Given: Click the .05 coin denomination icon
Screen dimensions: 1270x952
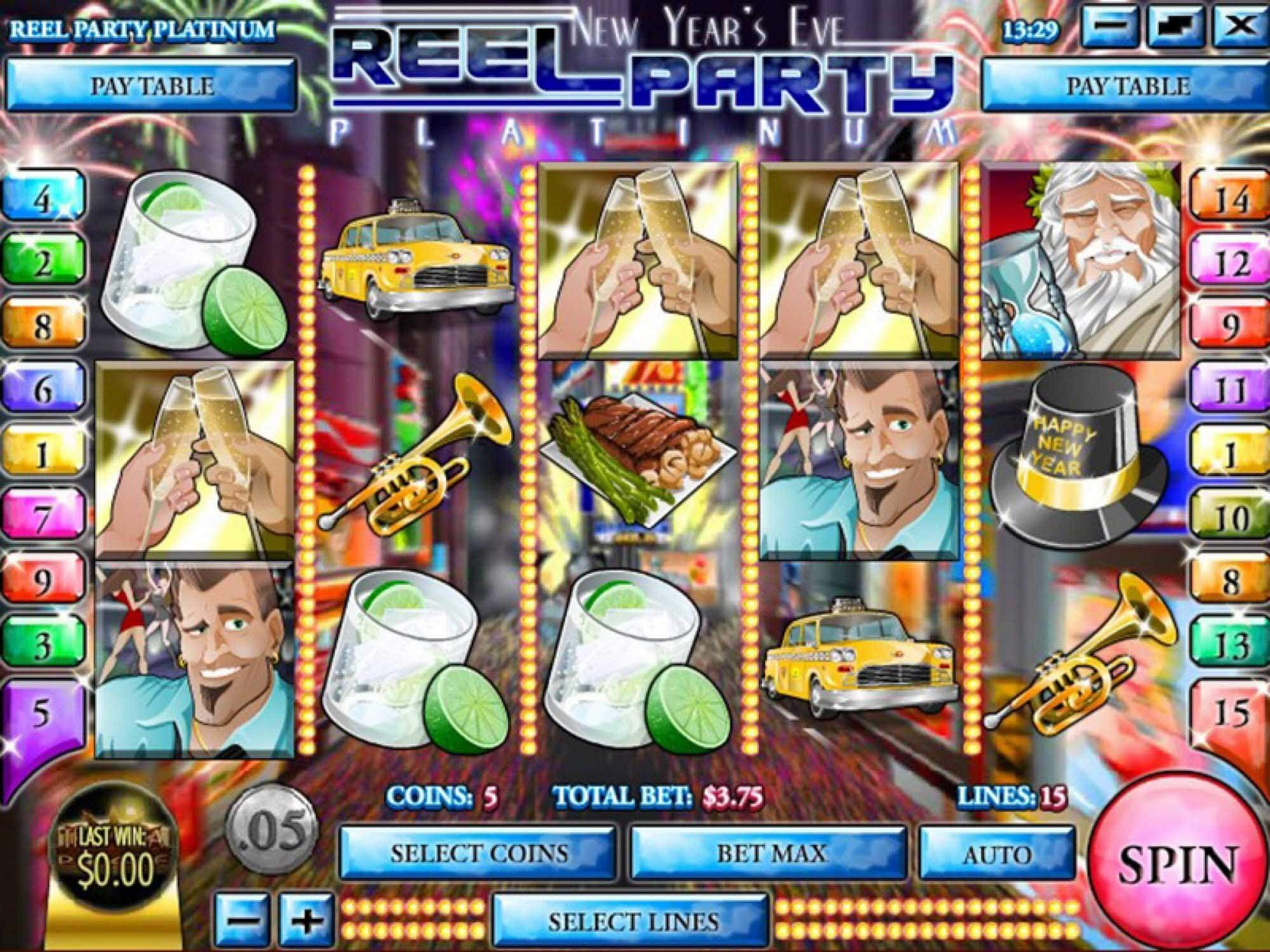Looking at the screenshot, I should coord(272,831).
